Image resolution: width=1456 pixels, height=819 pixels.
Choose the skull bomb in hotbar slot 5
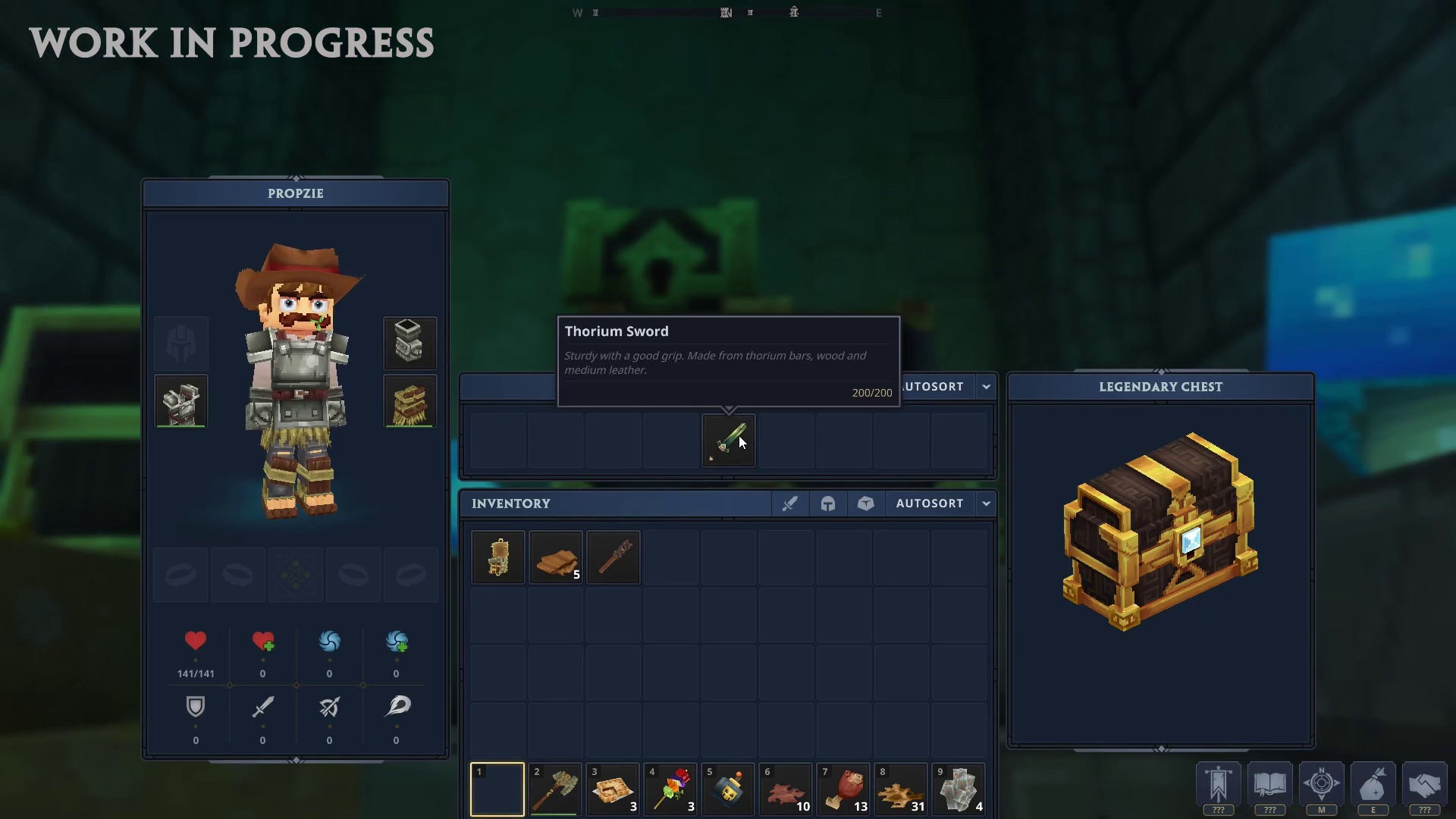pyautogui.click(x=728, y=789)
